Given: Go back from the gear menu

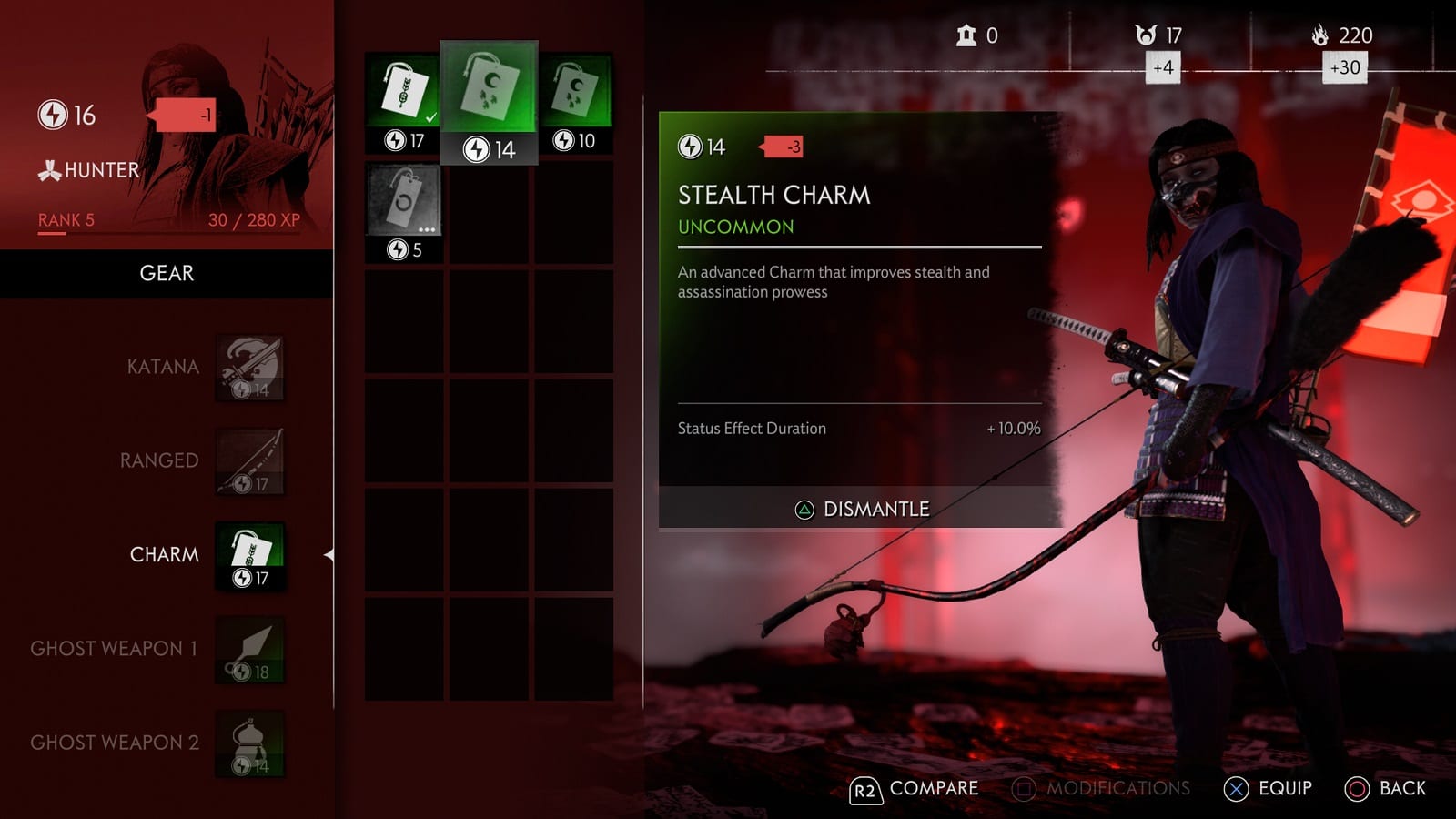Looking at the screenshot, I should [1385, 789].
